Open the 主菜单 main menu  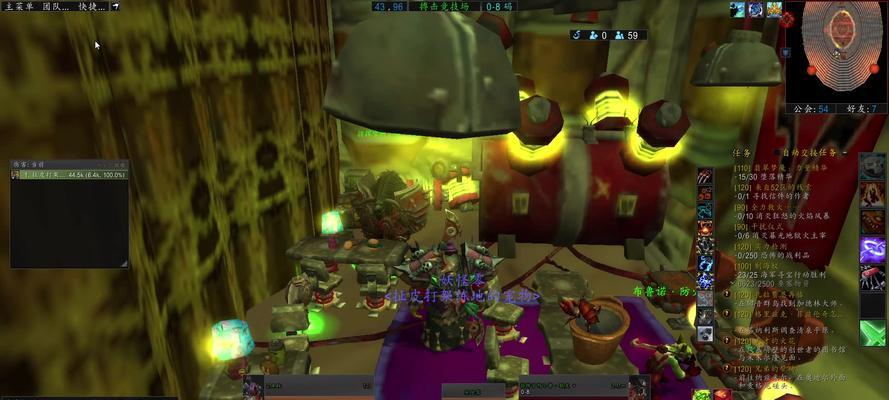[20, 6]
